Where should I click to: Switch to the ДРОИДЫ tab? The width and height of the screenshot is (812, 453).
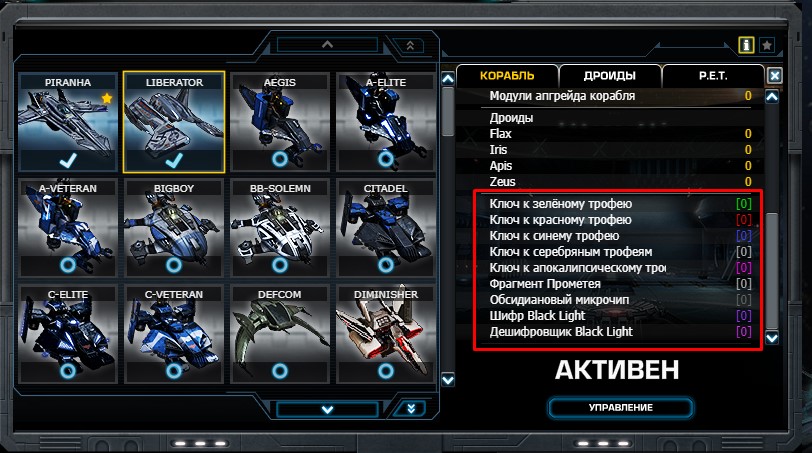coord(610,76)
